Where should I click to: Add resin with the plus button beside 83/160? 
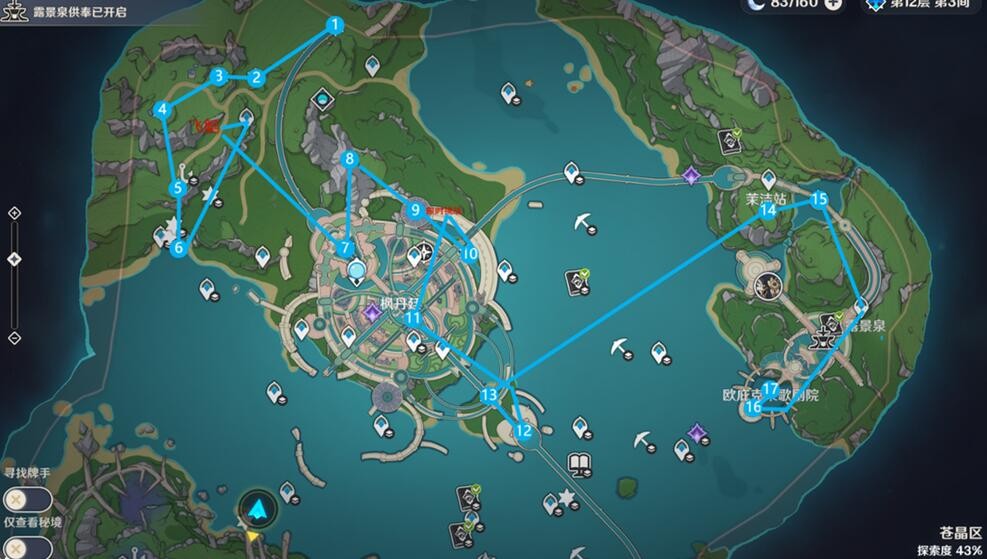[833, 5]
